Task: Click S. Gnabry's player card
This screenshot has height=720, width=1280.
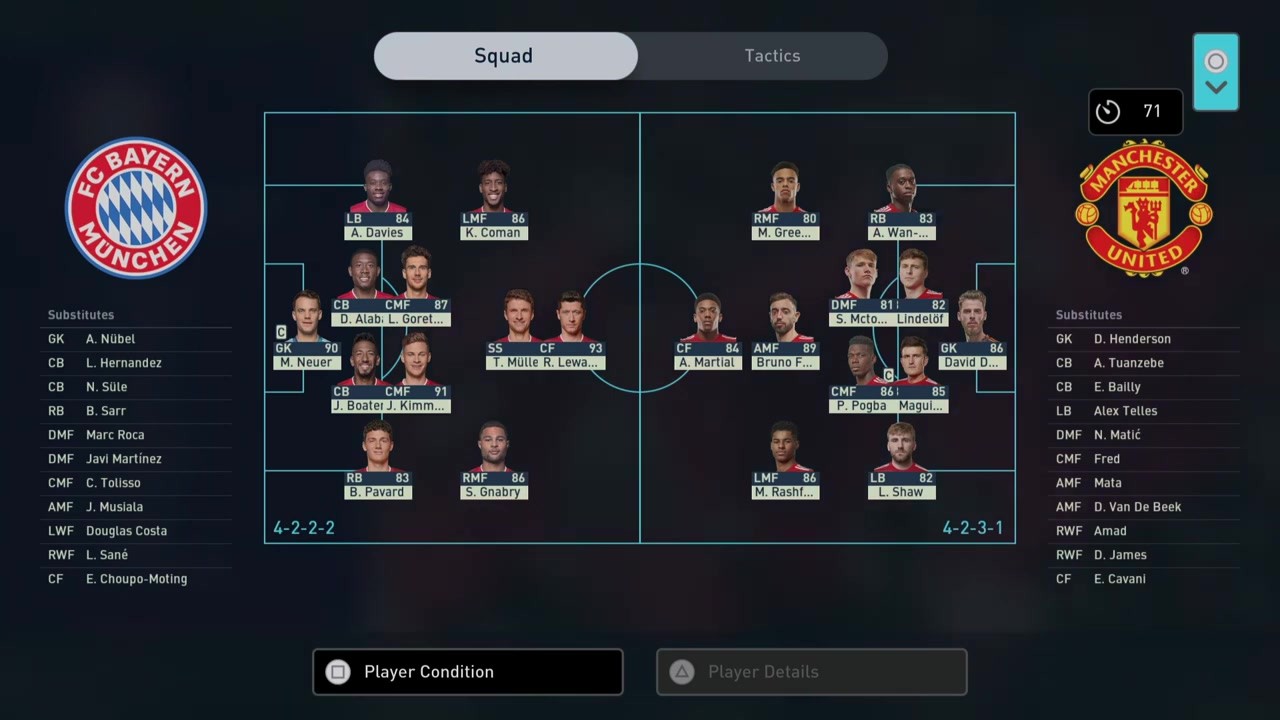Action: coord(492,460)
